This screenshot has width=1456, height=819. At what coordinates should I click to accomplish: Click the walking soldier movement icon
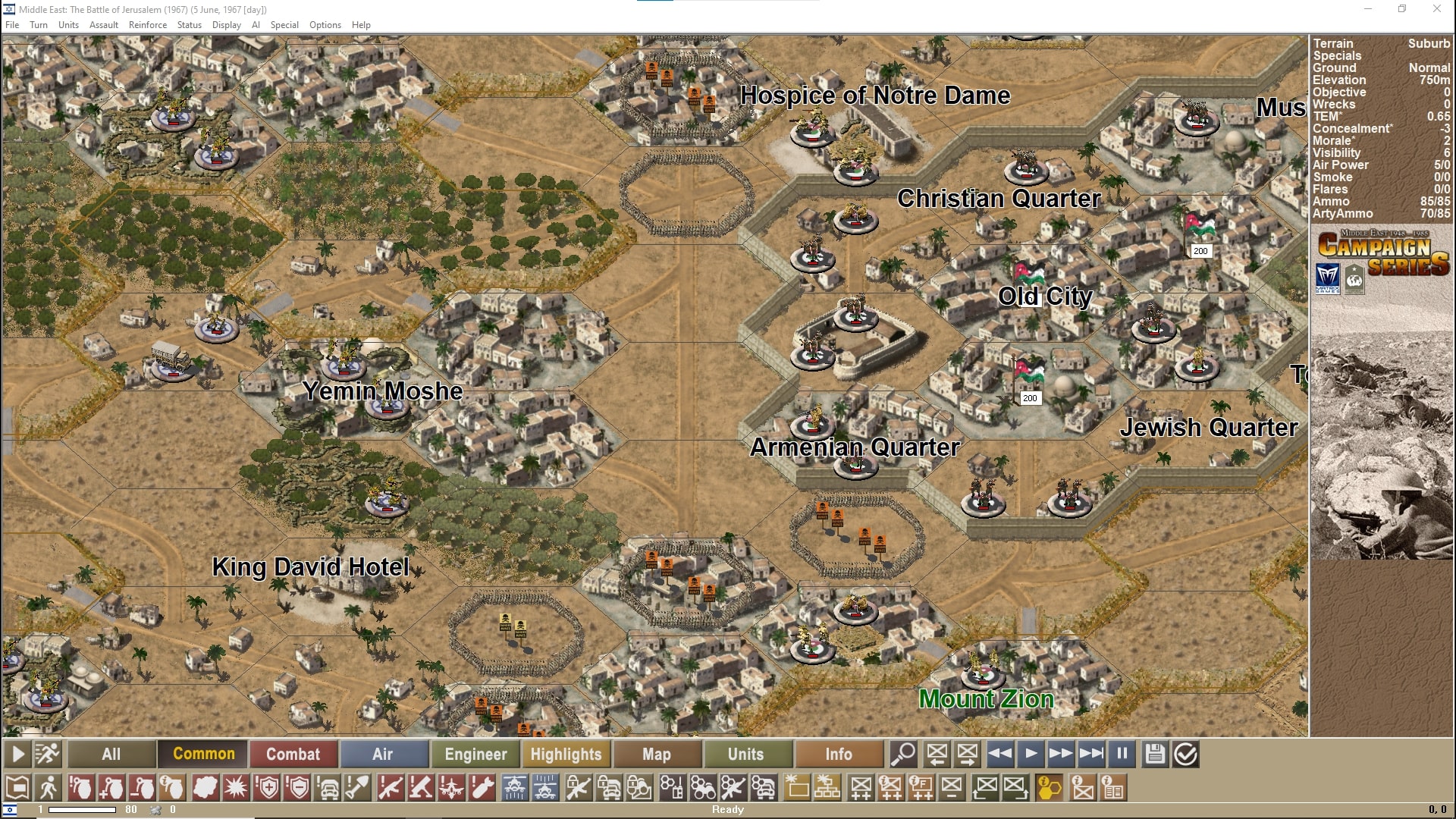[49, 788]
